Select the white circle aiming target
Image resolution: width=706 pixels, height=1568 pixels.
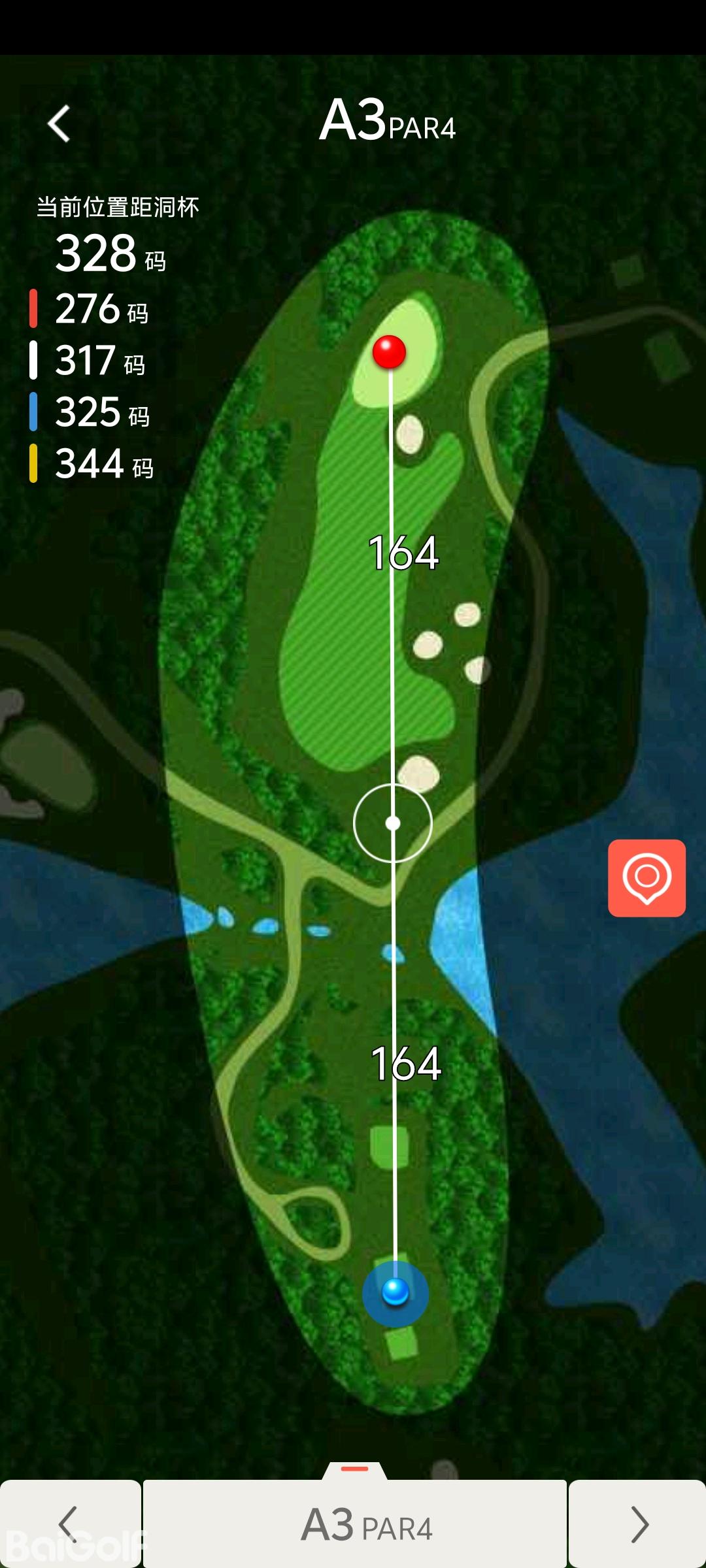coord(393,823)
